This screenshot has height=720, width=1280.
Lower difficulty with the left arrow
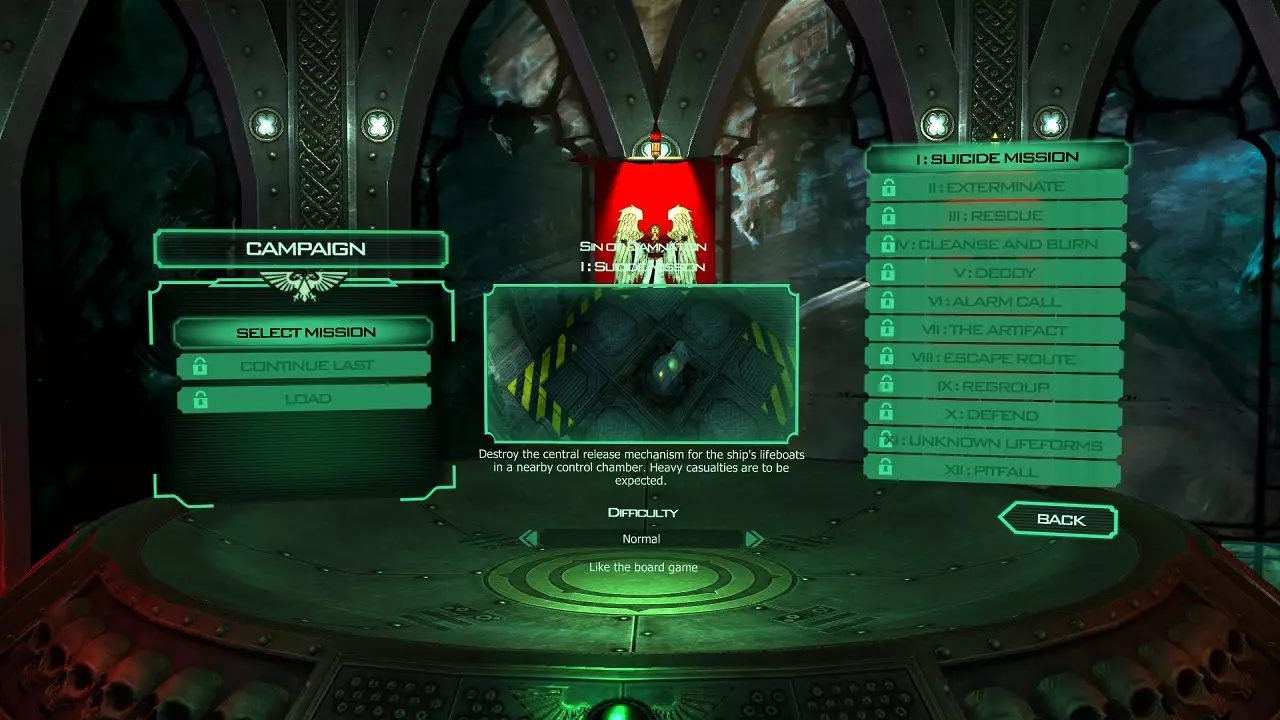pos(529,539)
